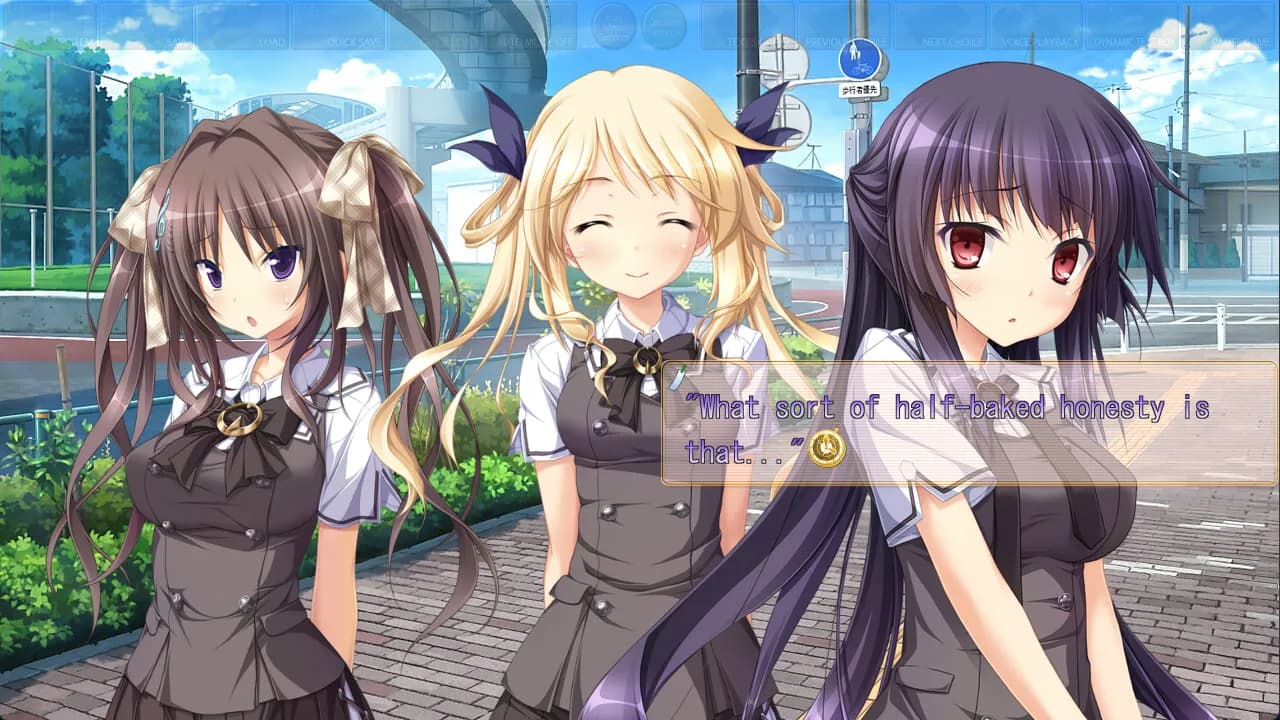Enable Text Skip mode

[x=746, y=27]
